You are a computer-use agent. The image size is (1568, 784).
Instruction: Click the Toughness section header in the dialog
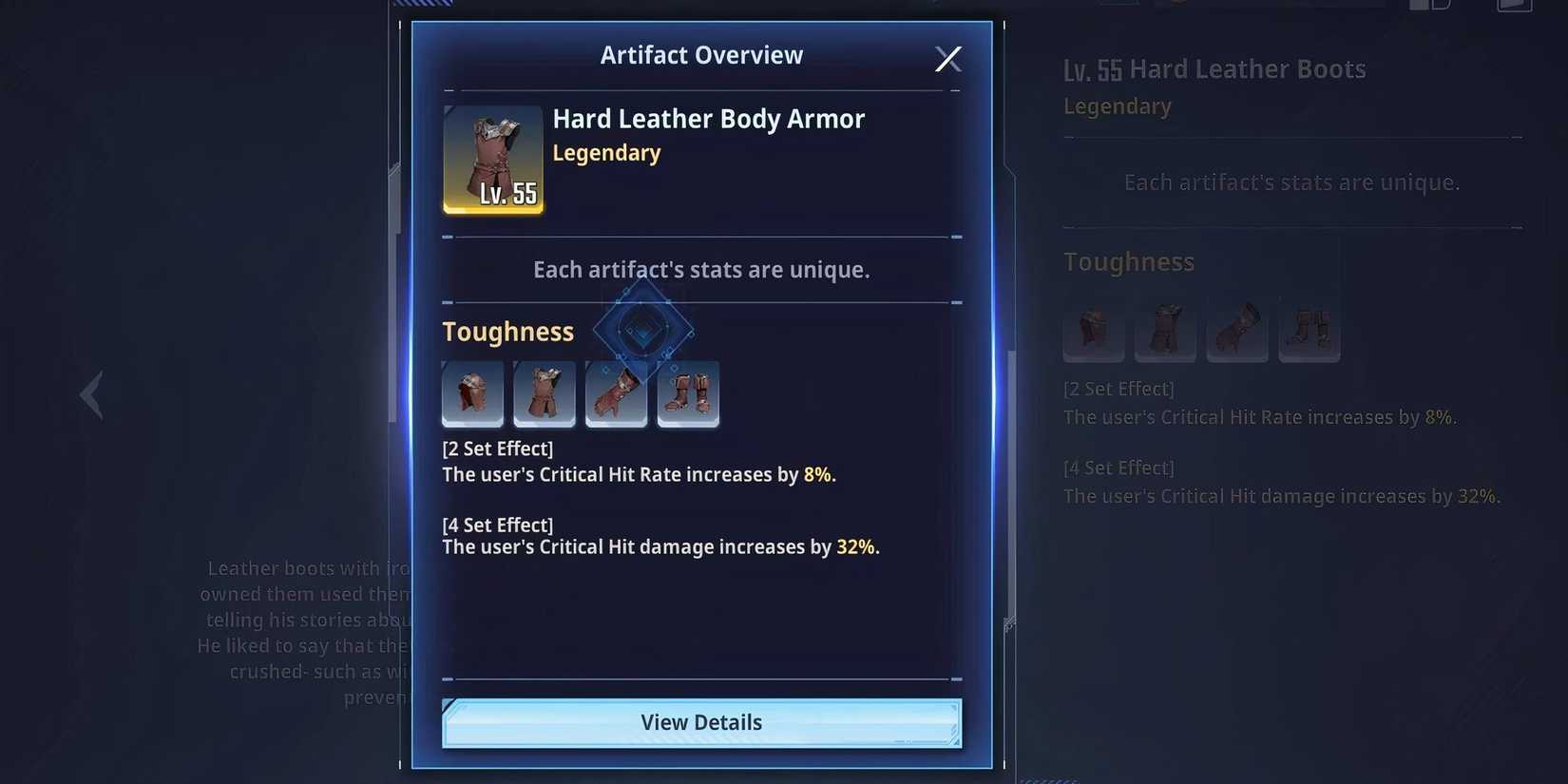(x=507, y=331)
